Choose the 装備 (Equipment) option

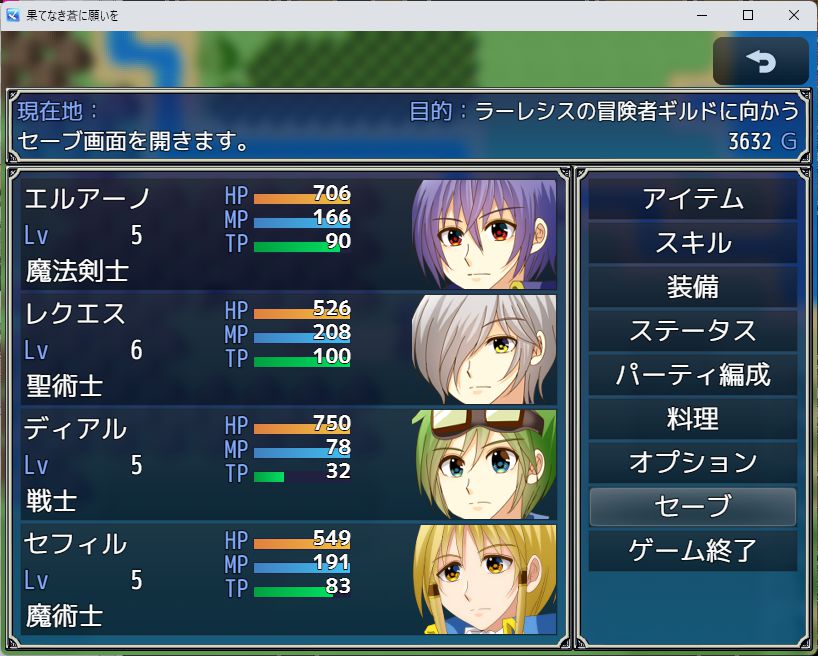[x=692, y=287]
